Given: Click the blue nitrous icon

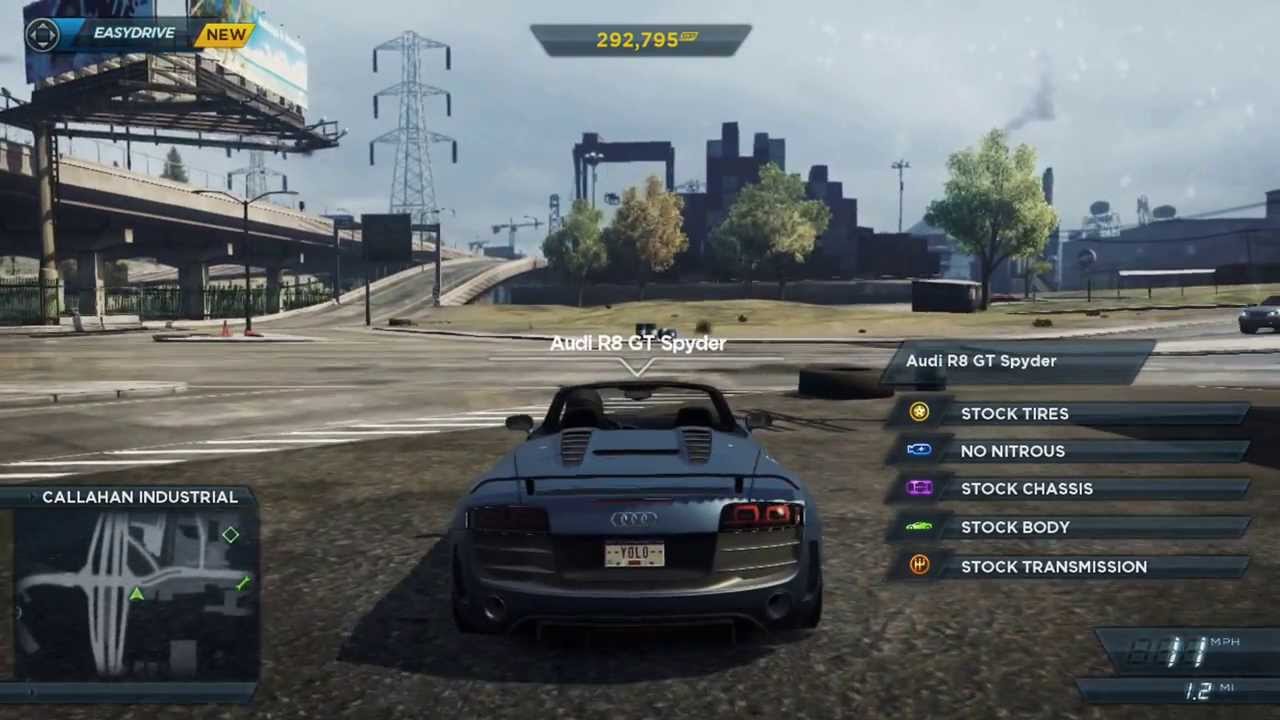Looking at the screenshot, I should 919,450.
